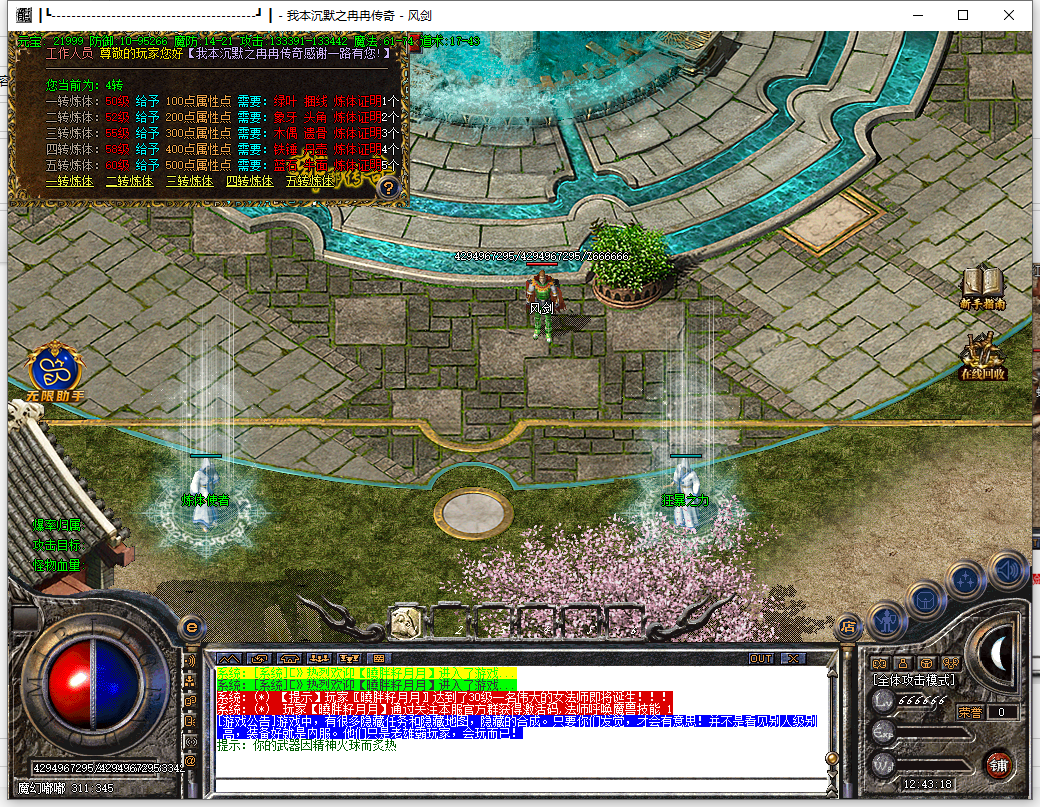Click the chat text input field

pyautogui.click(x=520, y=781)
